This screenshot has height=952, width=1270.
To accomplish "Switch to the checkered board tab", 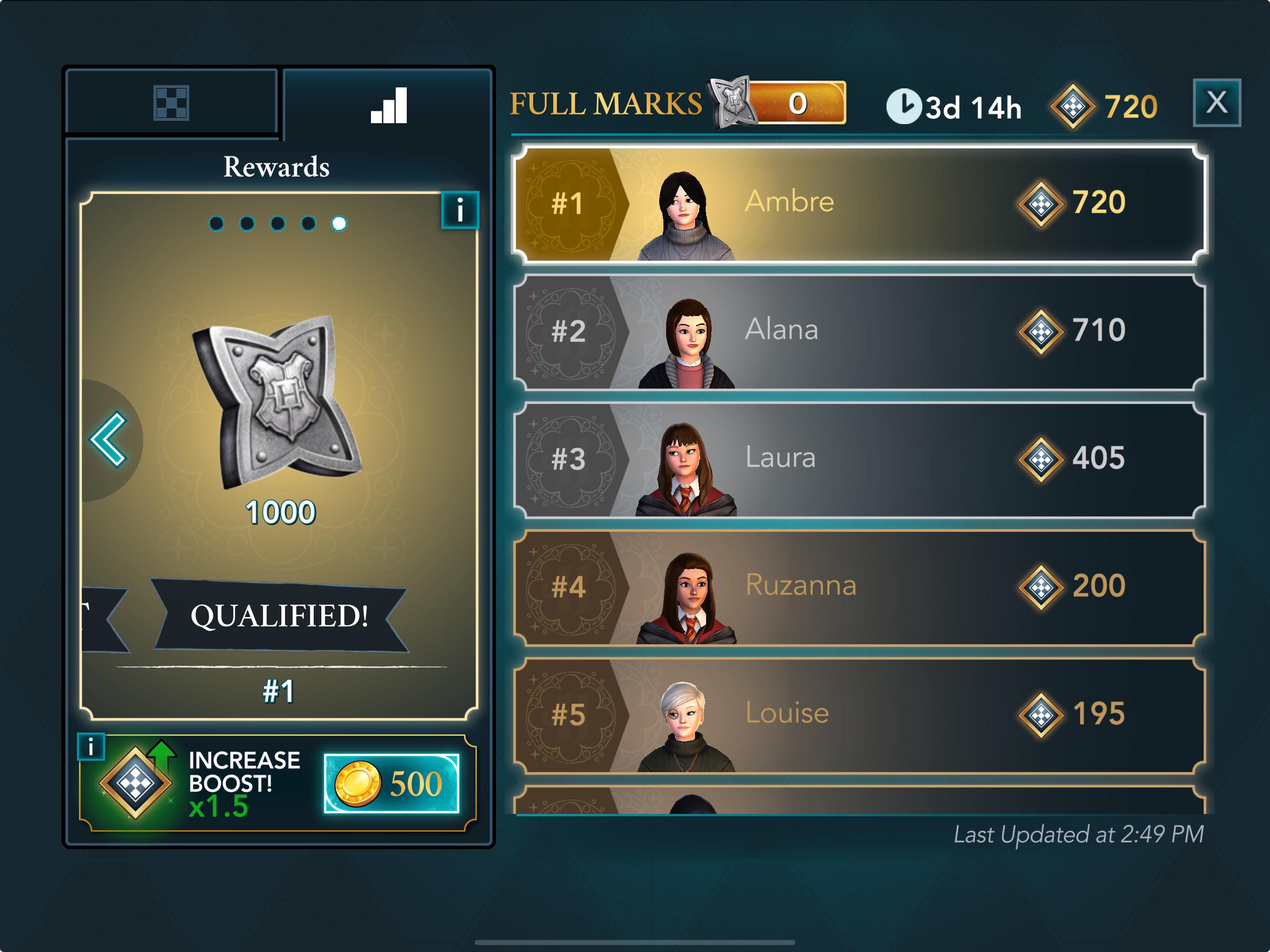I will [171, 103].
